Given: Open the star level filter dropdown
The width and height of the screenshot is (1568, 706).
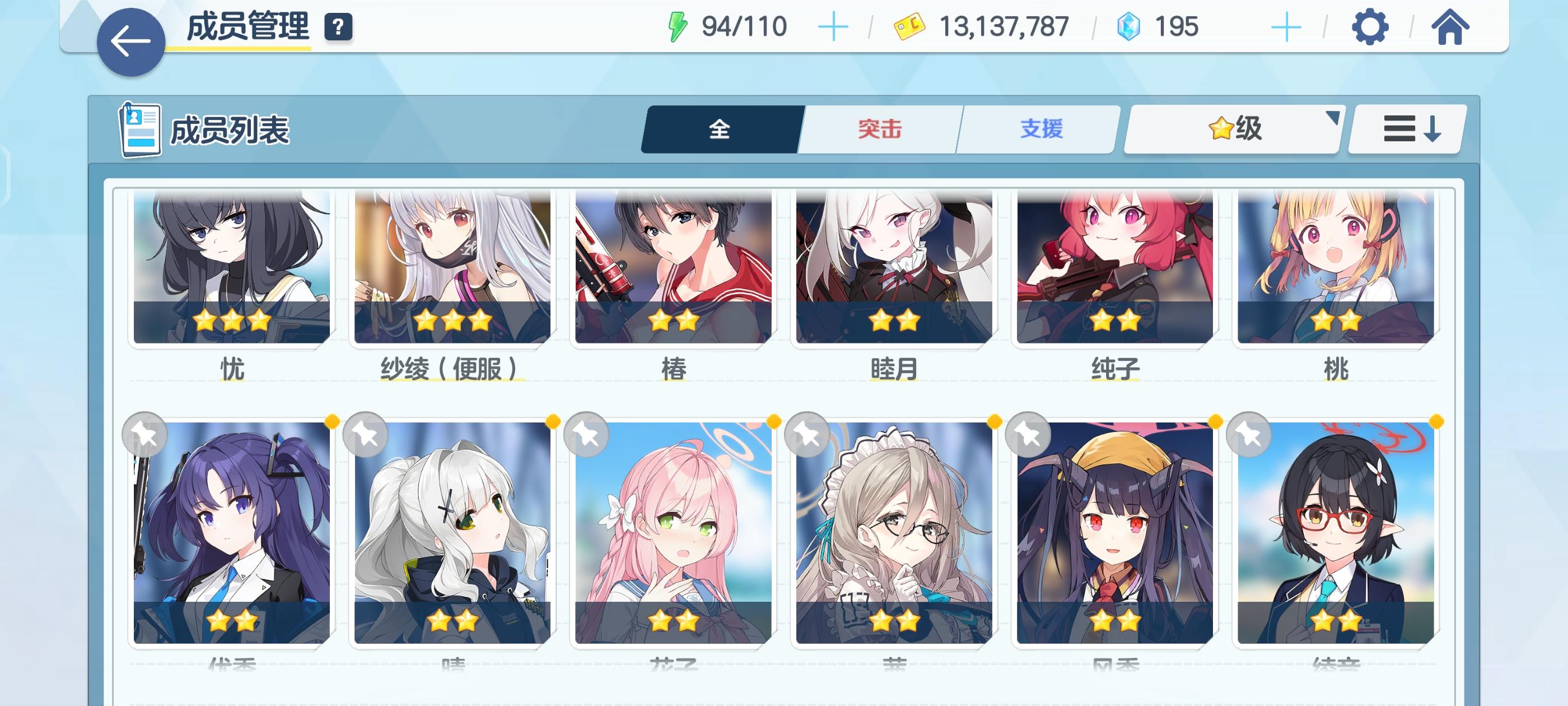Looking at the screenshot, I should point(1232,128).
